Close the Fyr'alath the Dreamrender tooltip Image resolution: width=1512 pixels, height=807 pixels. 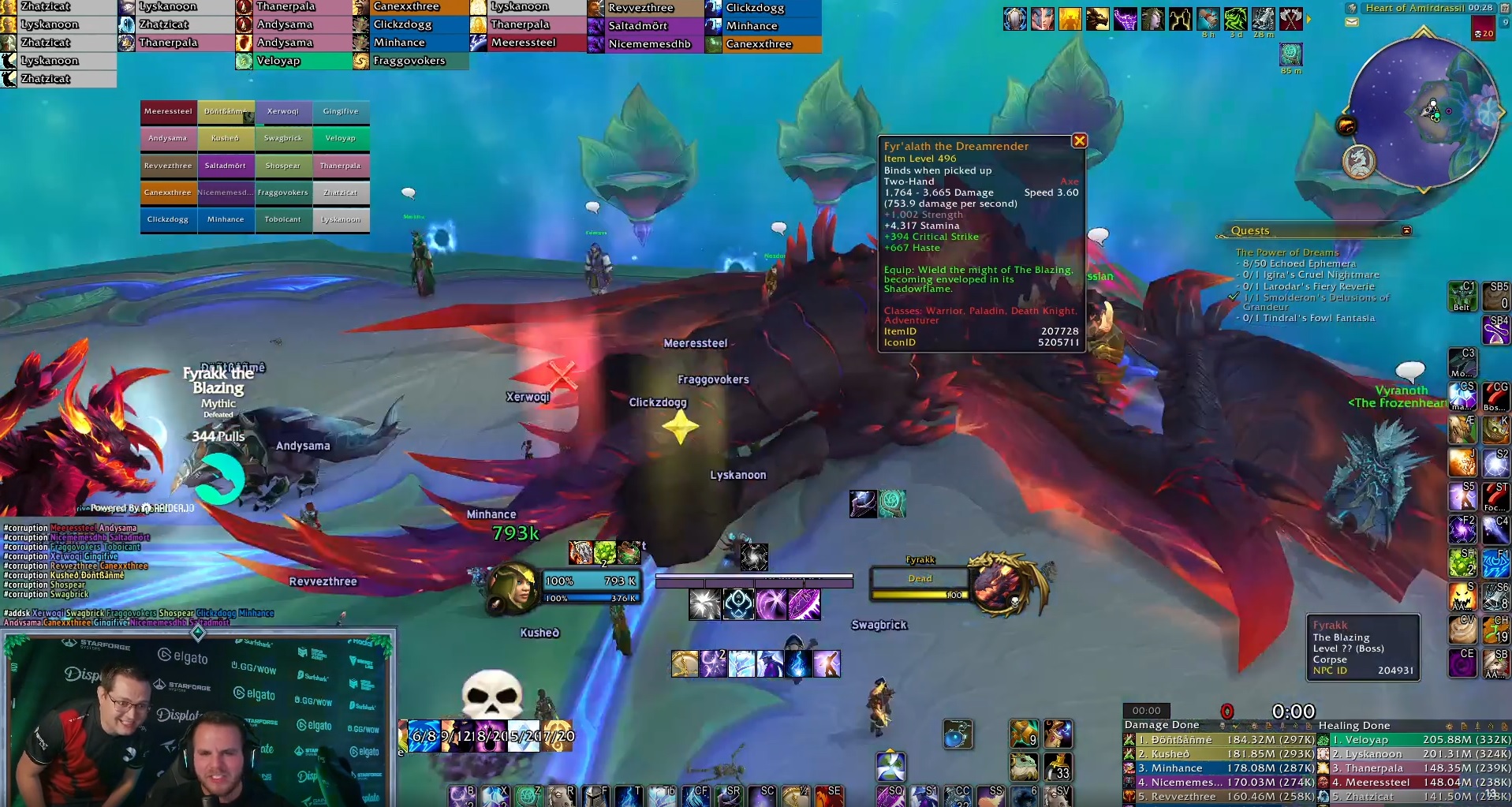[x=1079, y=141]
